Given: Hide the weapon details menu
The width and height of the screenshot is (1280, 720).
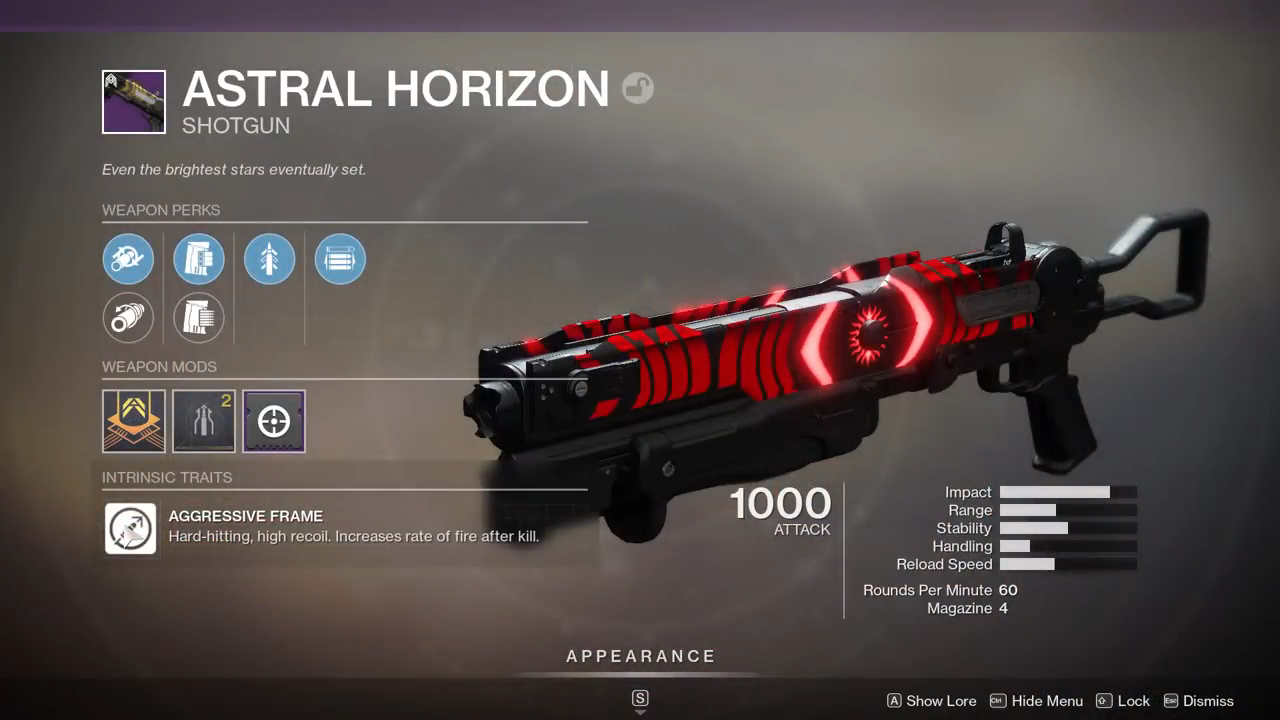Looking at the screenshot, I should [x=1037, y=701].
